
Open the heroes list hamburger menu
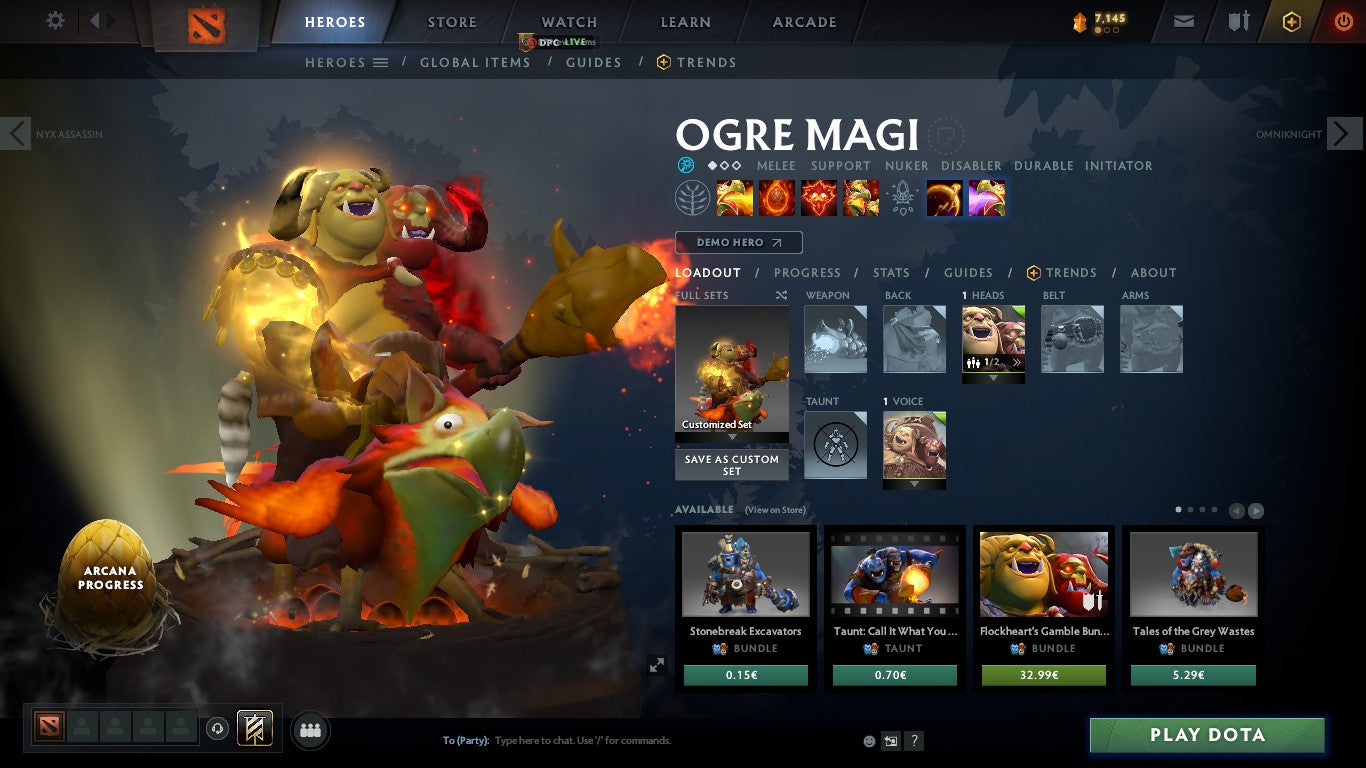(382, 62)
